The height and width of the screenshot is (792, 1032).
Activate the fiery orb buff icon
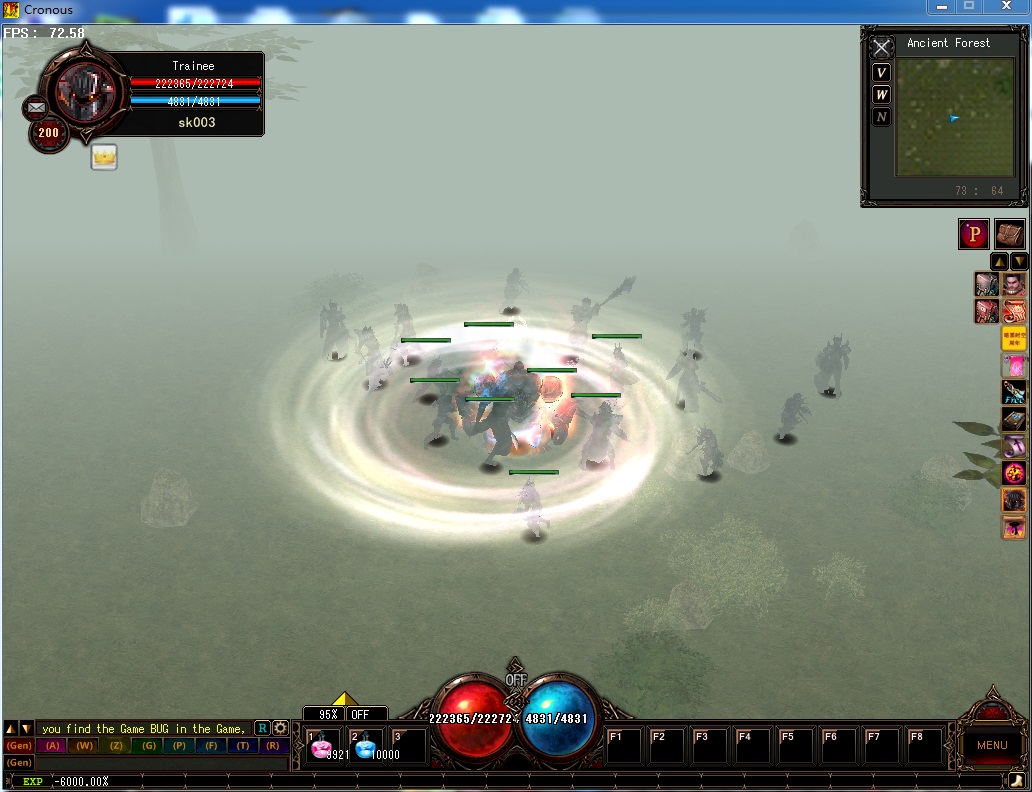point(1014,472)
